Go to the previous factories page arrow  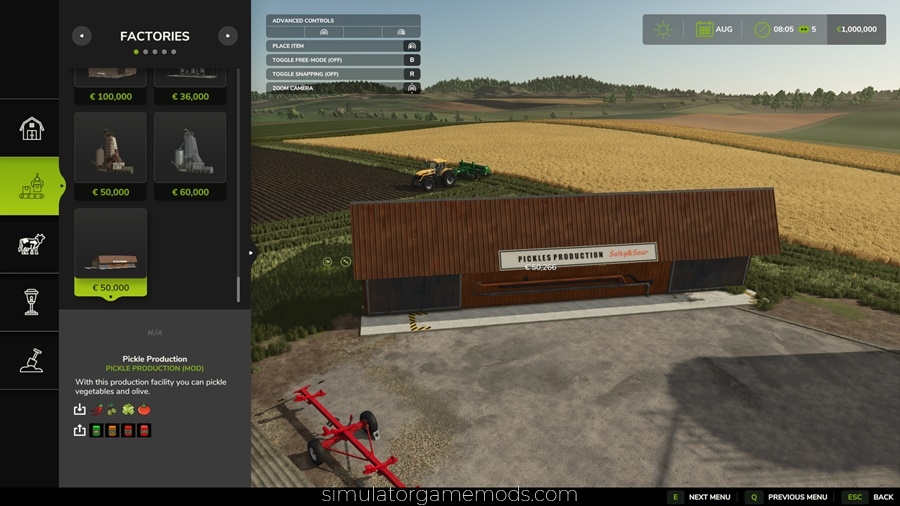click(x=82, y=36)
